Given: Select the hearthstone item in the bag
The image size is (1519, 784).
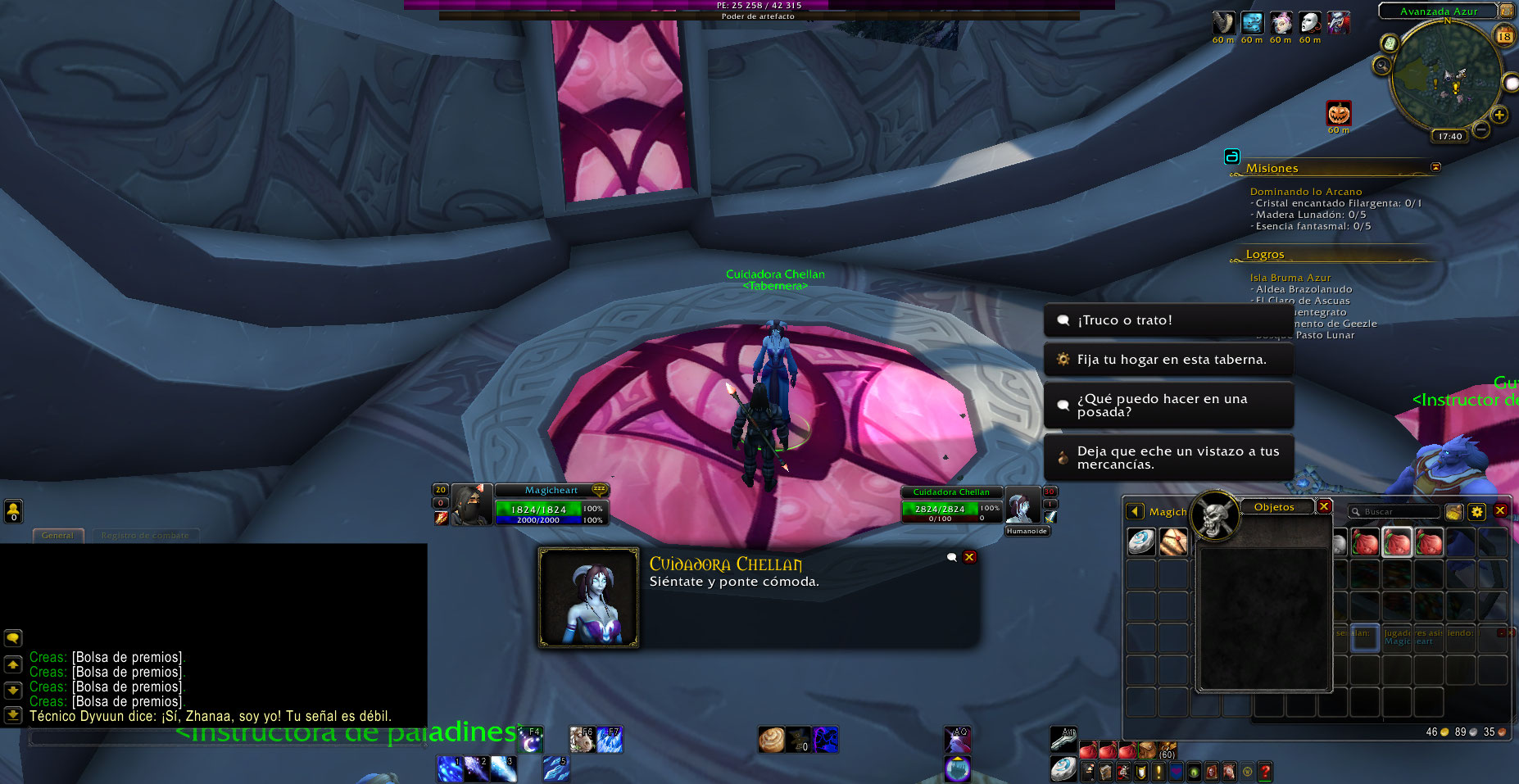Looking at the screenshot, I should point(1141,542).
